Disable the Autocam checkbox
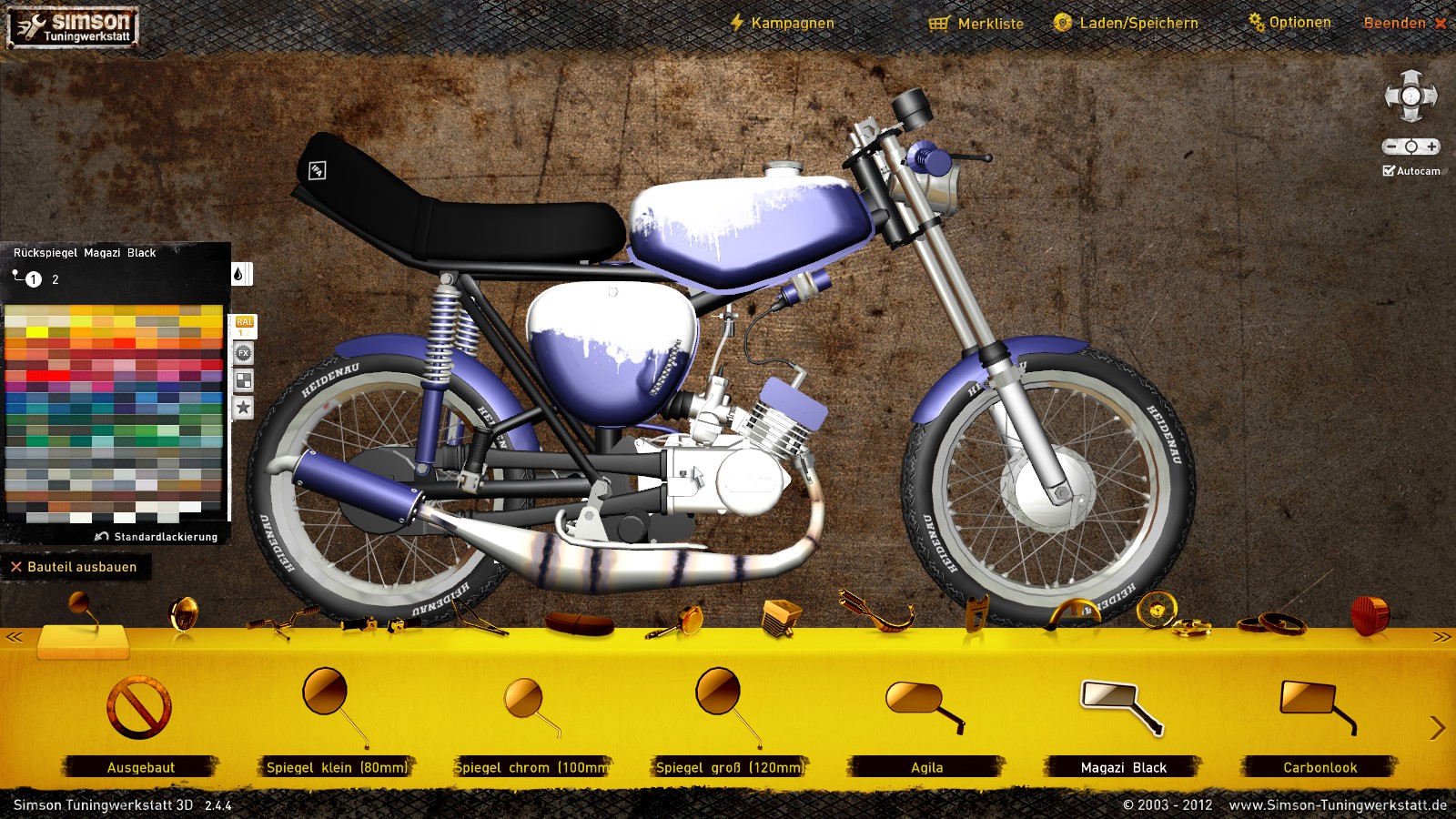This screenshot has width=1456, height=819. tap(1389, 168)
